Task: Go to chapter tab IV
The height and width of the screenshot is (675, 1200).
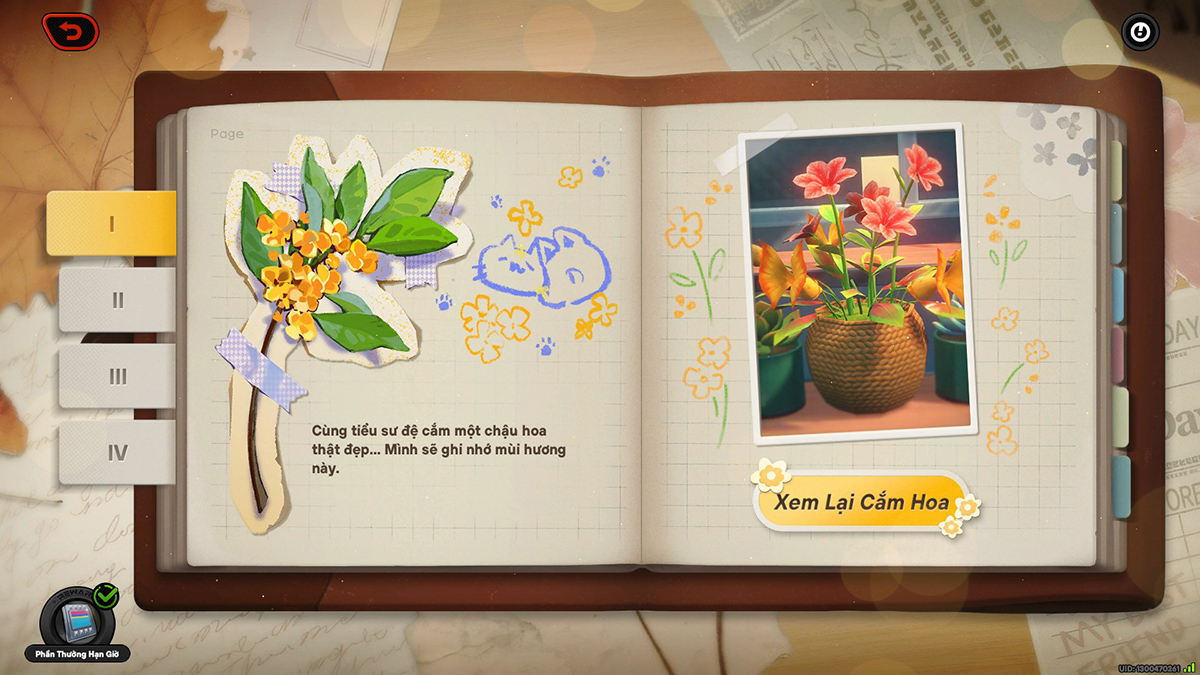Action: pos(117,452)
